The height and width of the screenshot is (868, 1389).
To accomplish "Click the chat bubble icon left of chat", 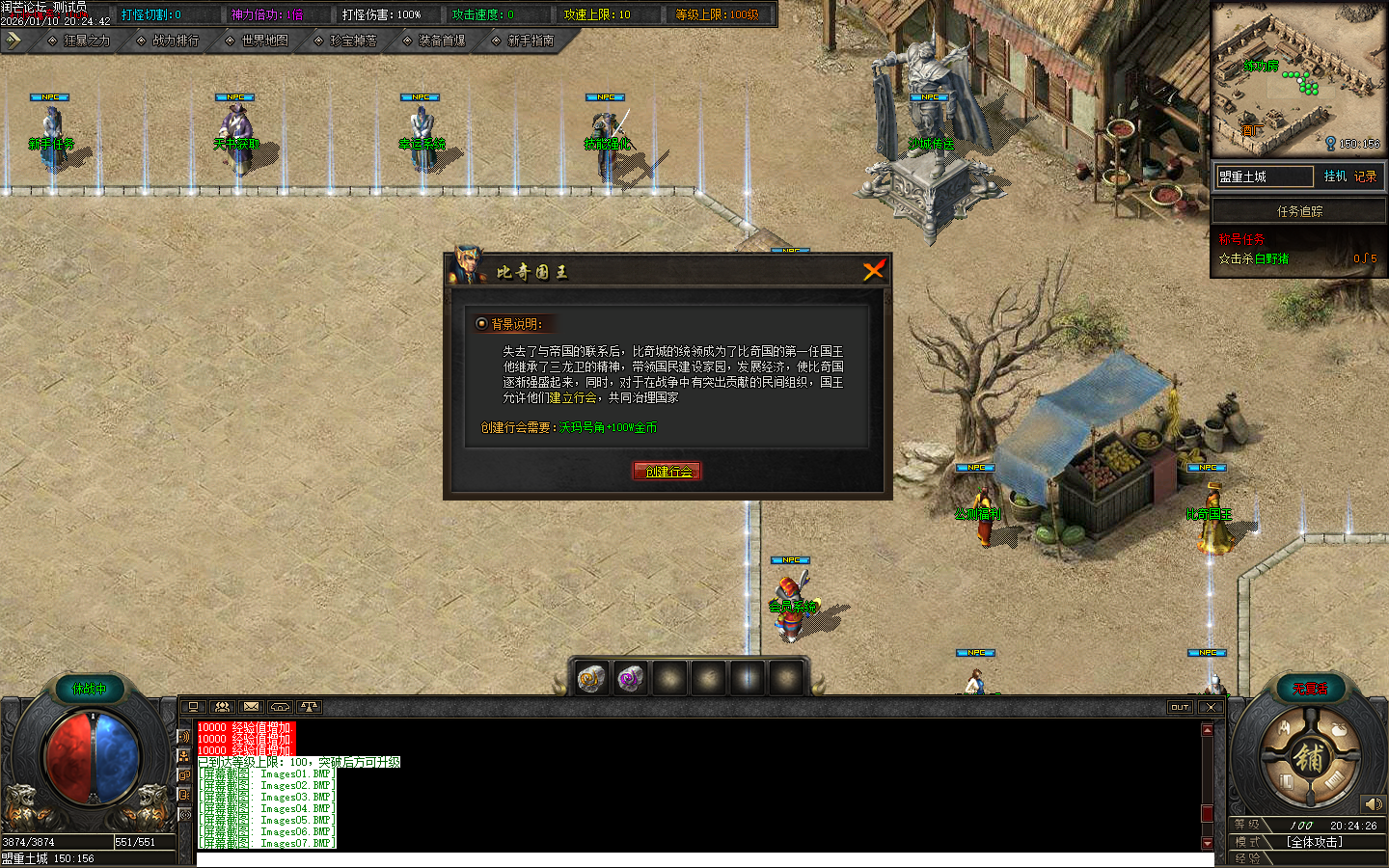I will (x=184, y=774).
